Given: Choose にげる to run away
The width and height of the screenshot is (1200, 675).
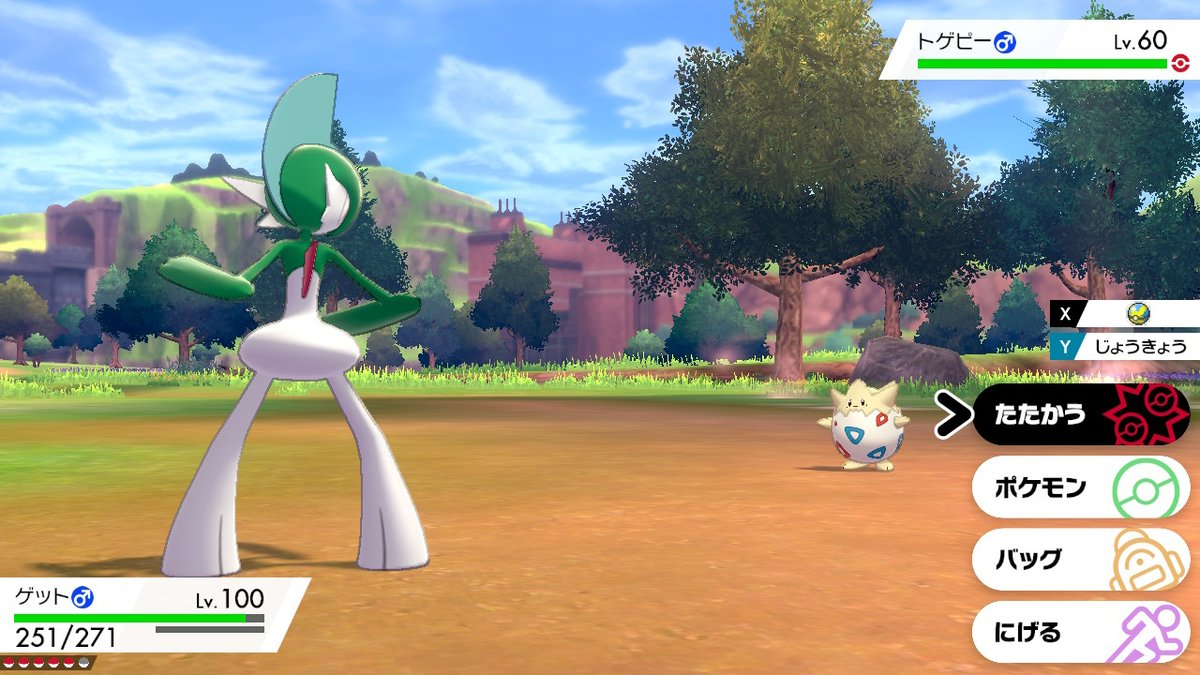Looking at the screenshot, I should click(x=1080, y=632).
